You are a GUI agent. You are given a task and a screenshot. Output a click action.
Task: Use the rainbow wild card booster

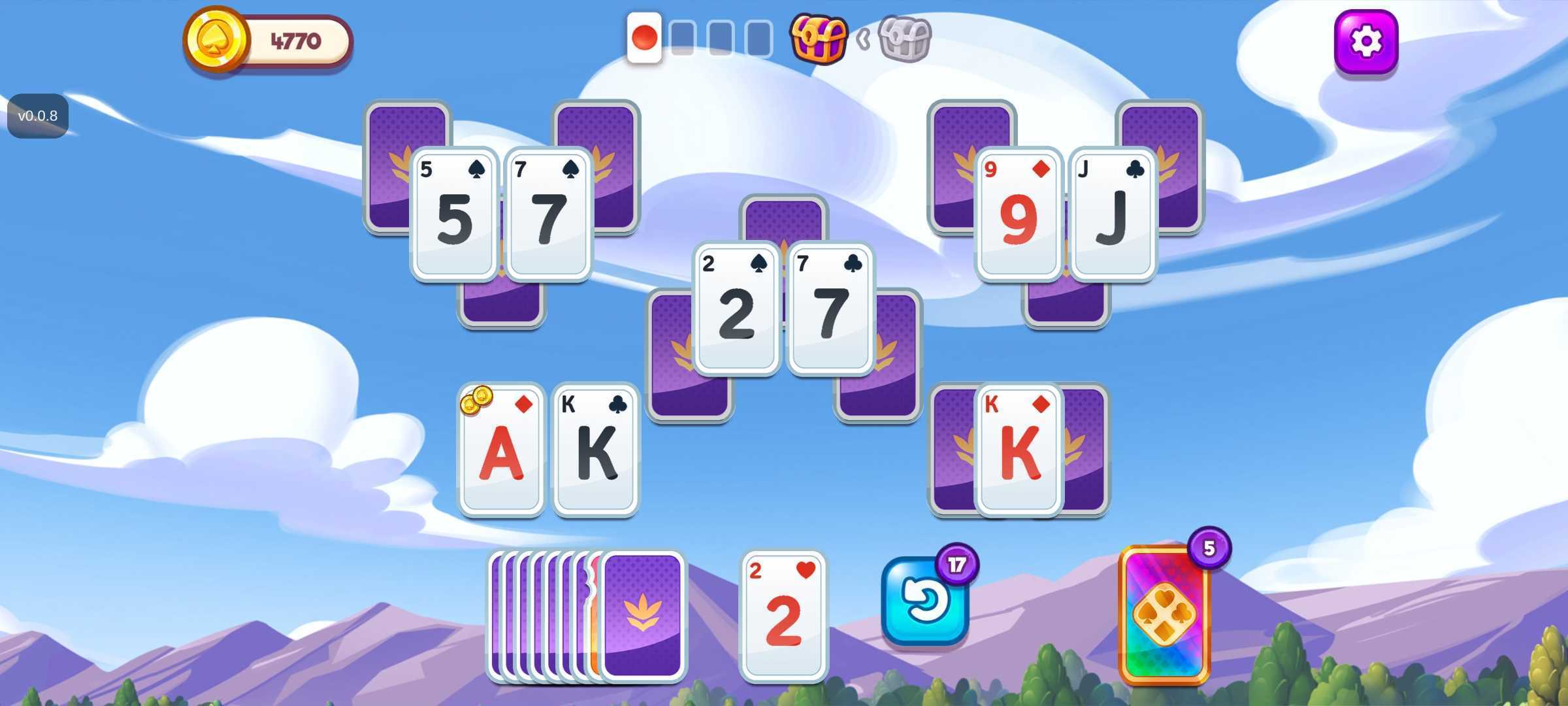click(x=1165, y=618)
